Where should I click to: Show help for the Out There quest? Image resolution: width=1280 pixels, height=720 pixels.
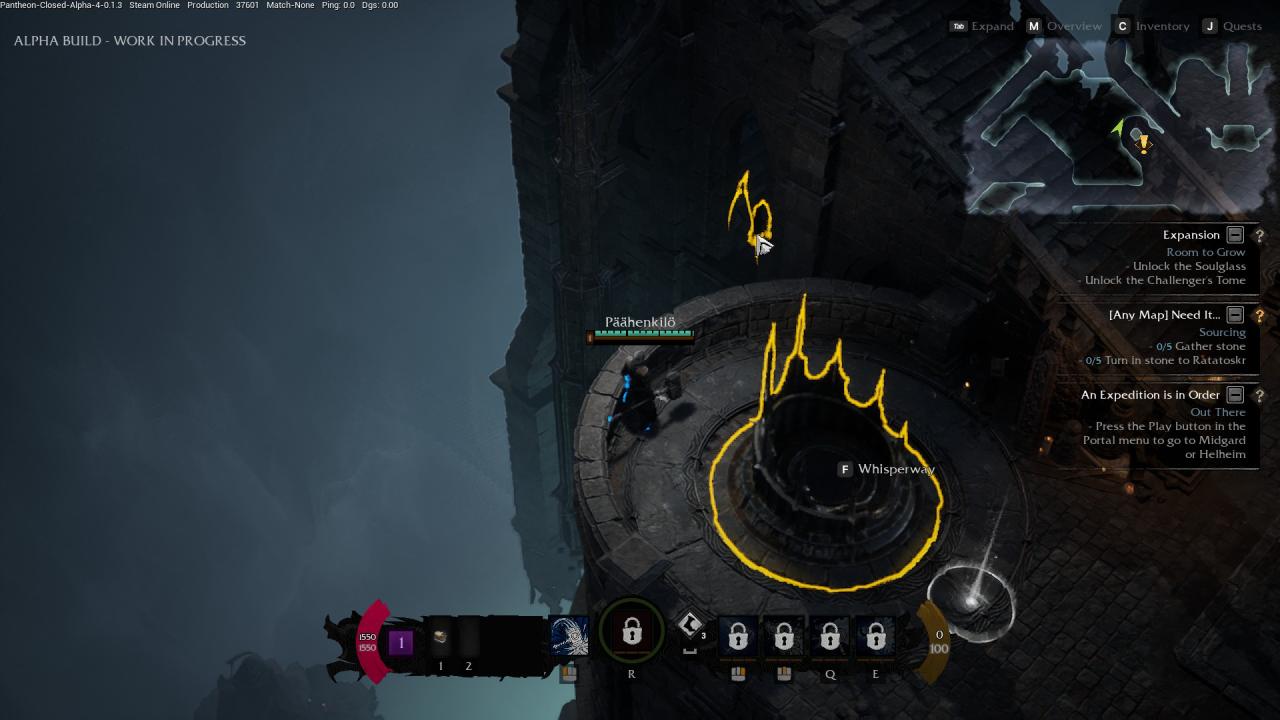[1259, 396]
